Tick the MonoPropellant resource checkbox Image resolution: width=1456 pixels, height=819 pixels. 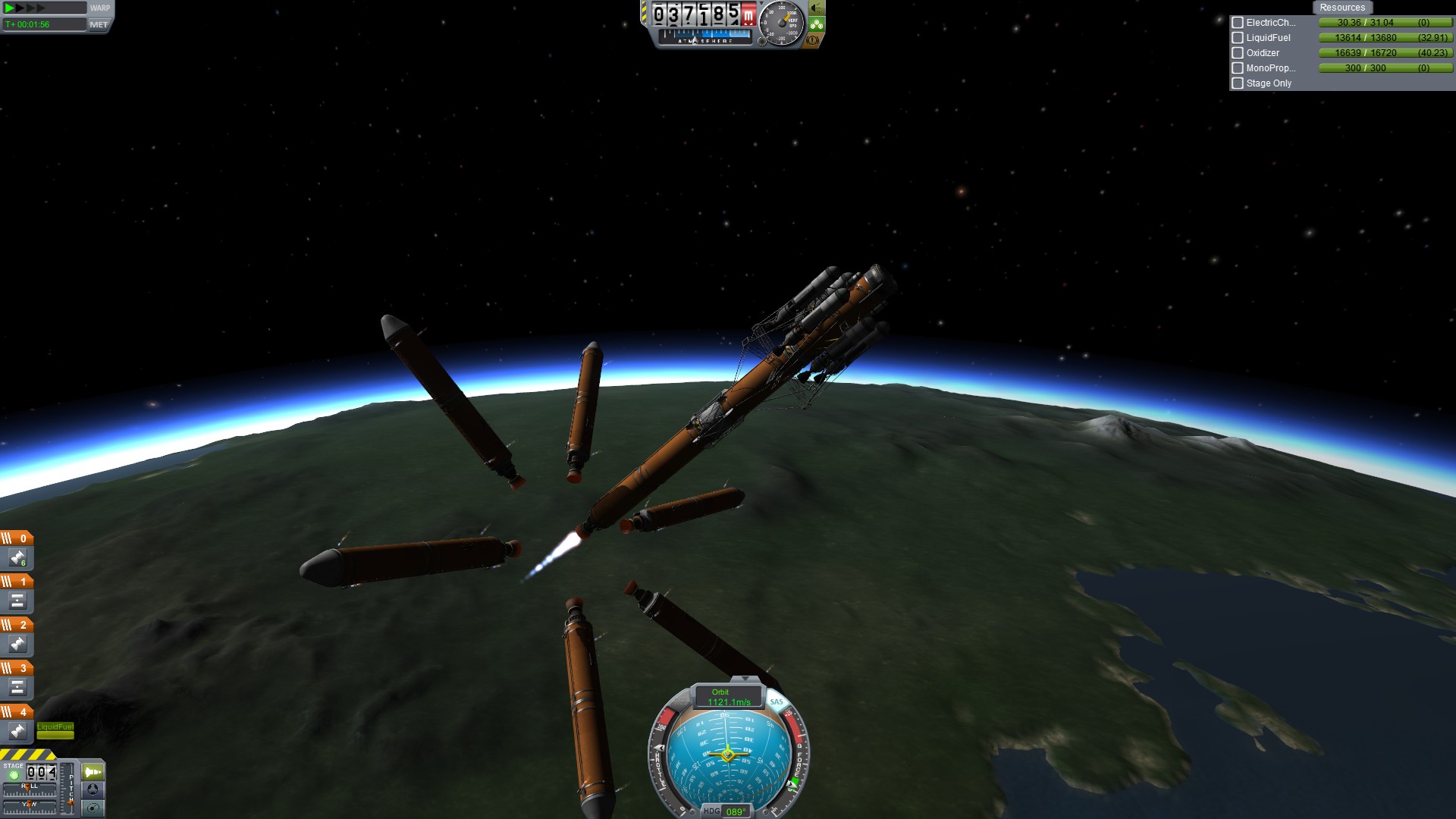(x=1238, y=68)
